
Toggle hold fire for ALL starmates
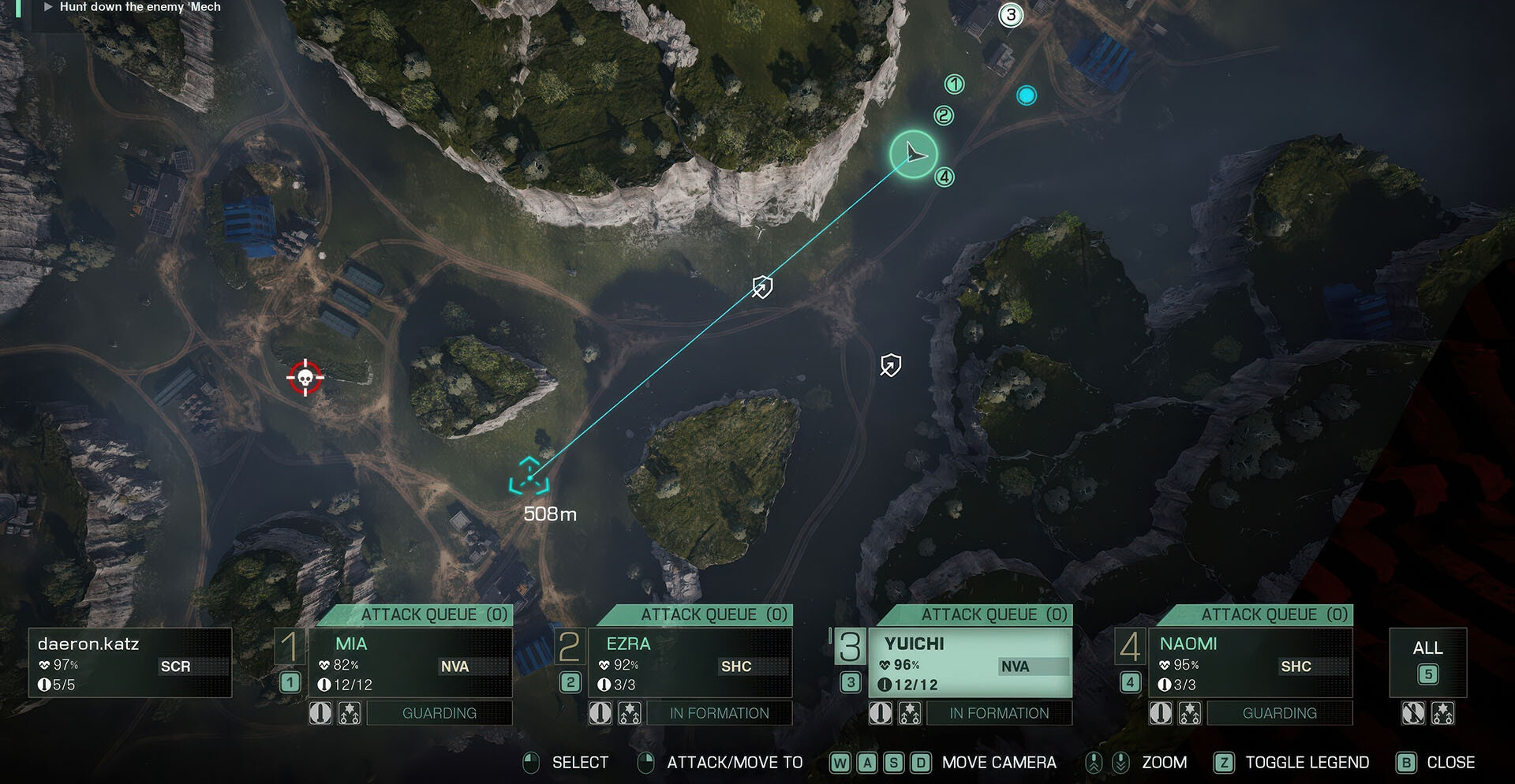click(1413, 713)
